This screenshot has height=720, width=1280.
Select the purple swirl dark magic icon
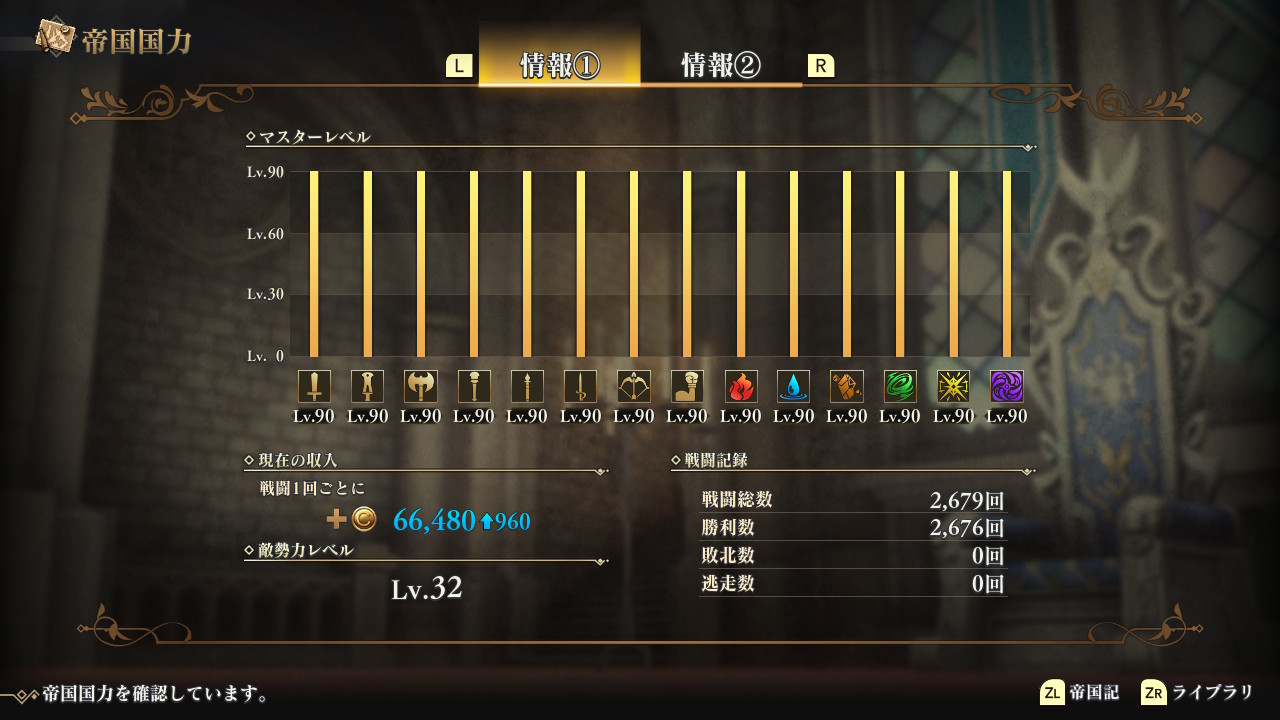tap(1007, 386)
